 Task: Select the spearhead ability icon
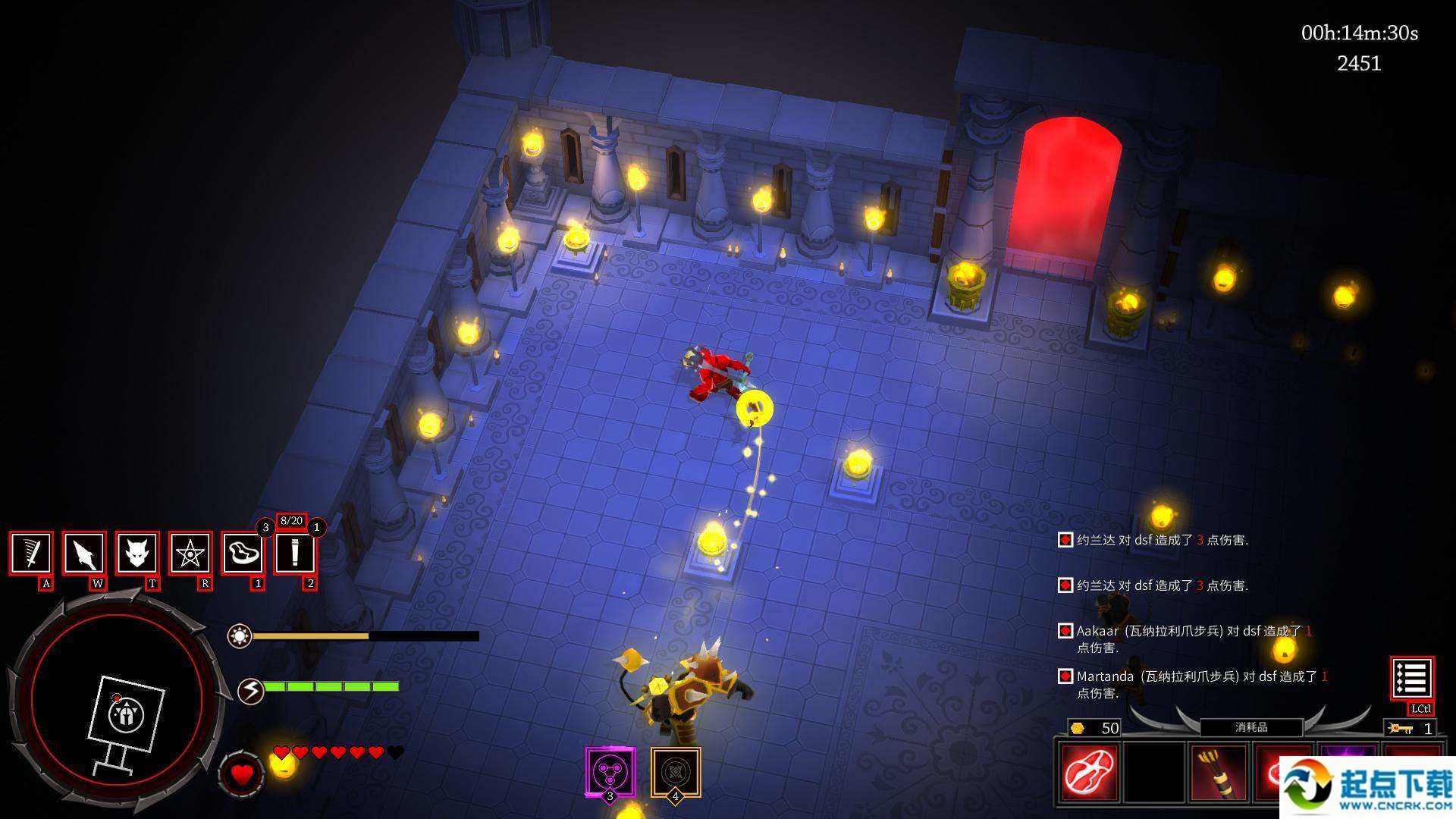click(83, 553)
